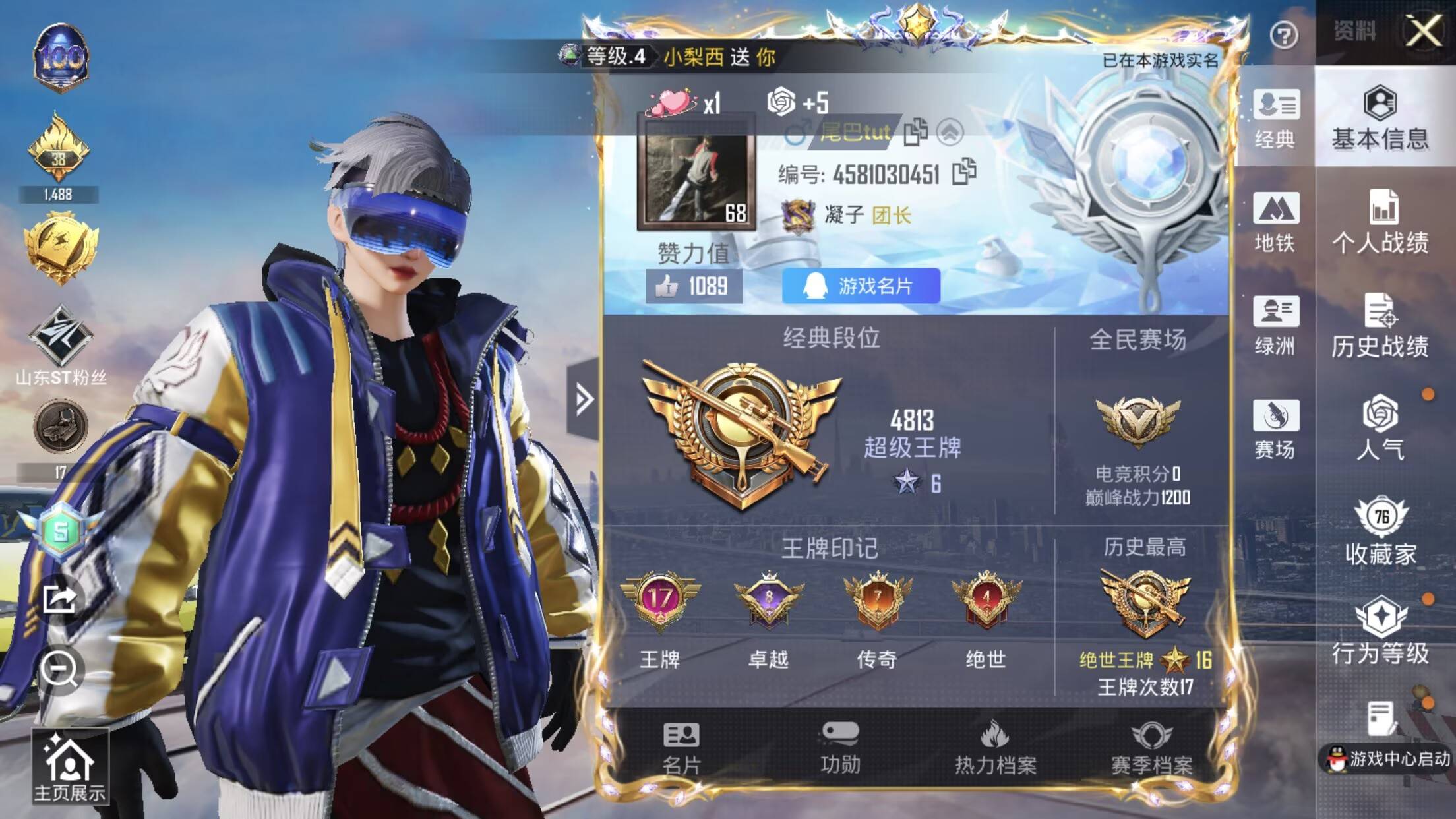Screen dimensions: 1456x819
Task: Click the player avatar thumbnail showing 68
Action: click(697, 178)
